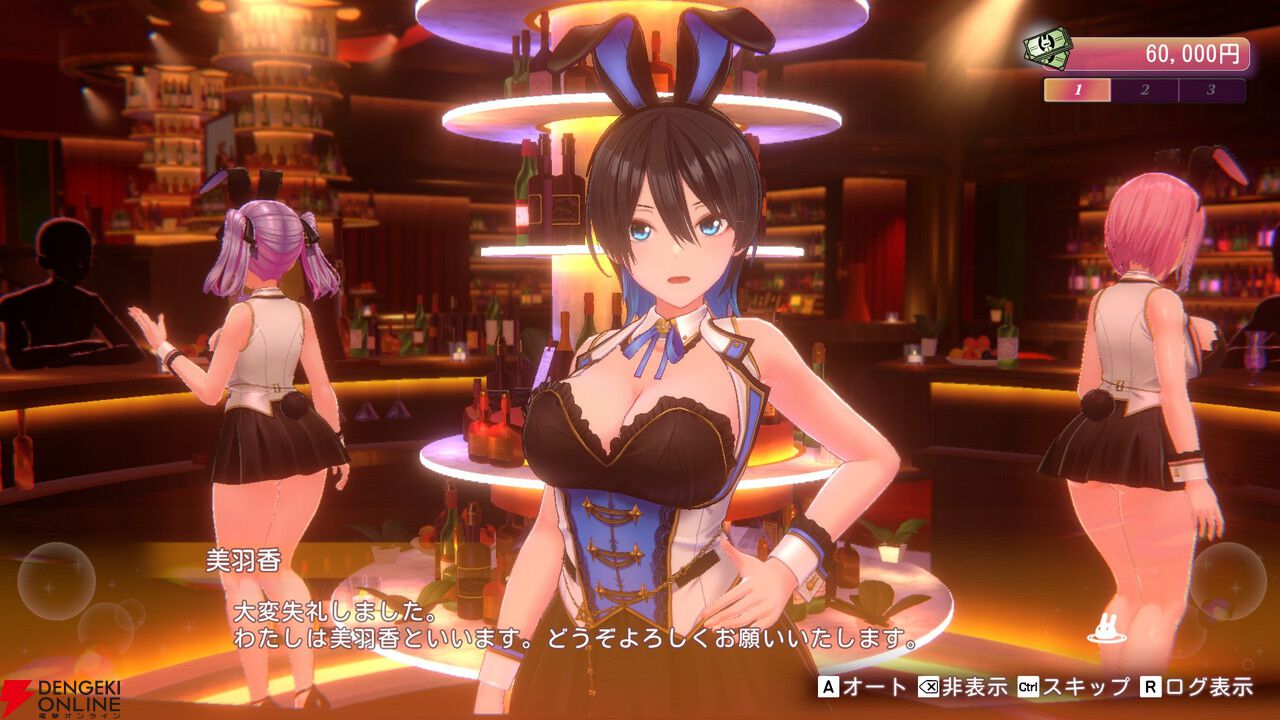Skip dialogue using the スキップ option
The image size is (1280, 720).
(1073, 687)
